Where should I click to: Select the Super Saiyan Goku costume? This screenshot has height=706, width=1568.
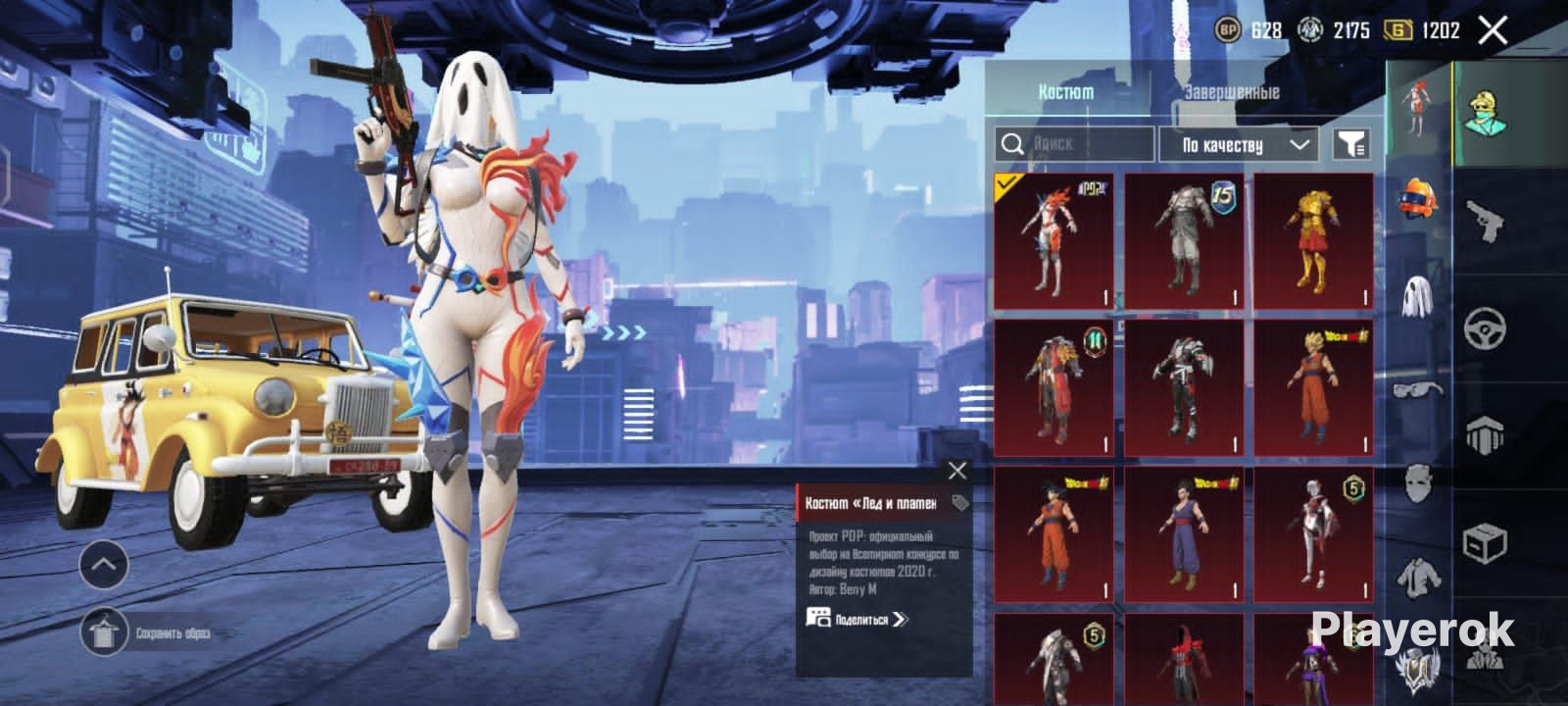coord(1313,387)
